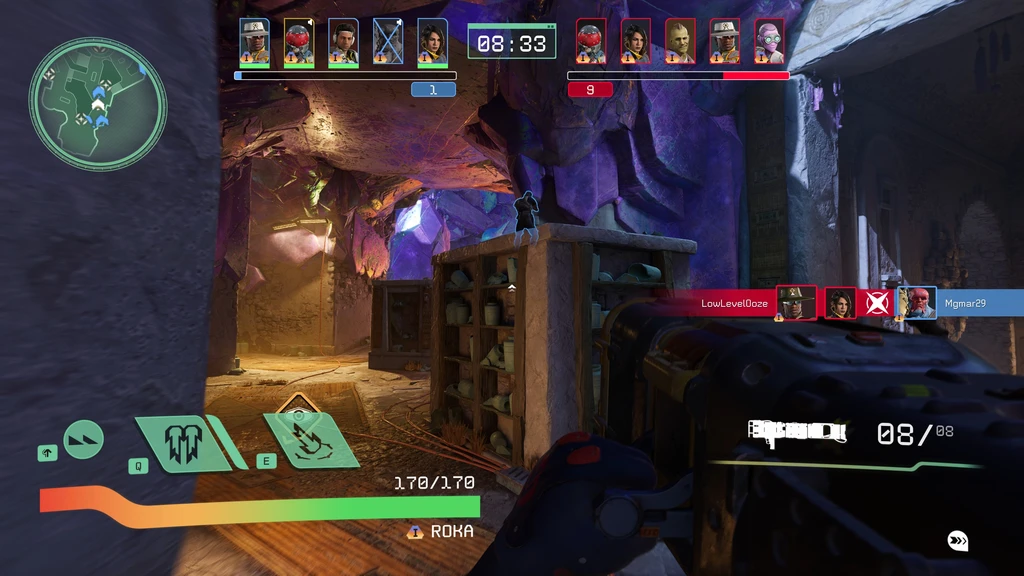
Task: Select the blue team's red-helmet teammate portrait
Action: 299,42
